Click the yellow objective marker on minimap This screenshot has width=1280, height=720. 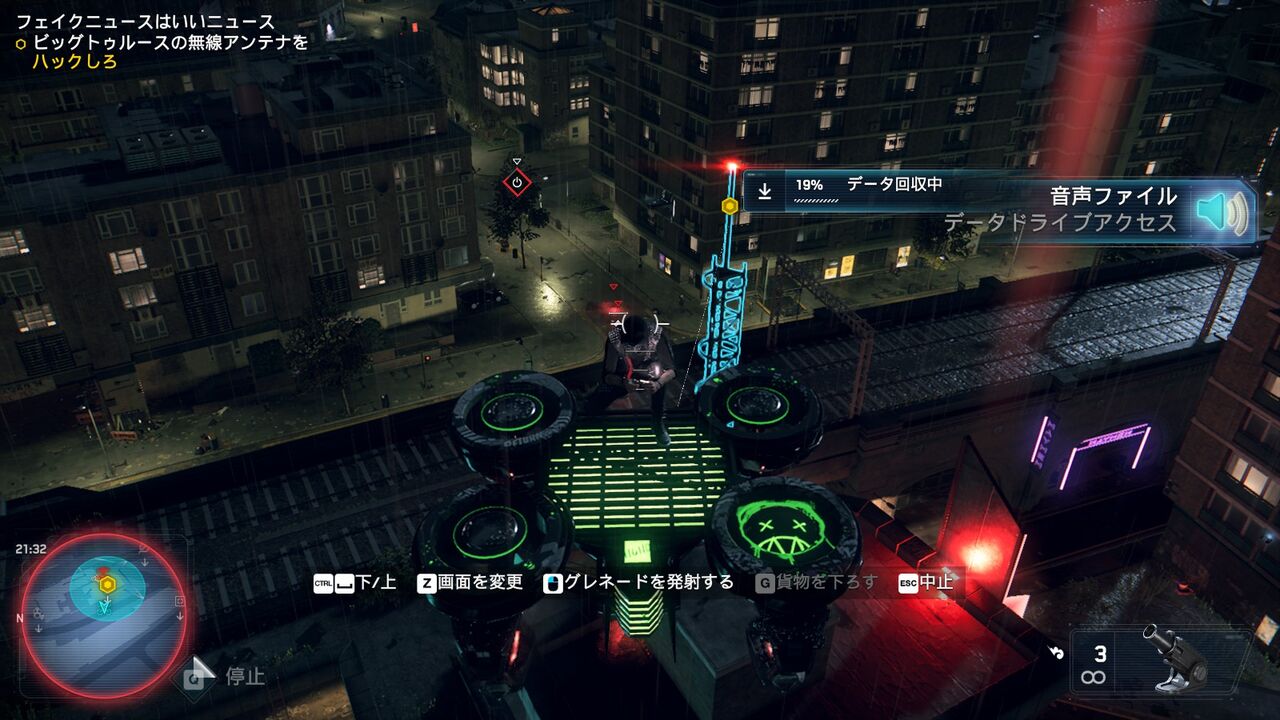[105, 583]
